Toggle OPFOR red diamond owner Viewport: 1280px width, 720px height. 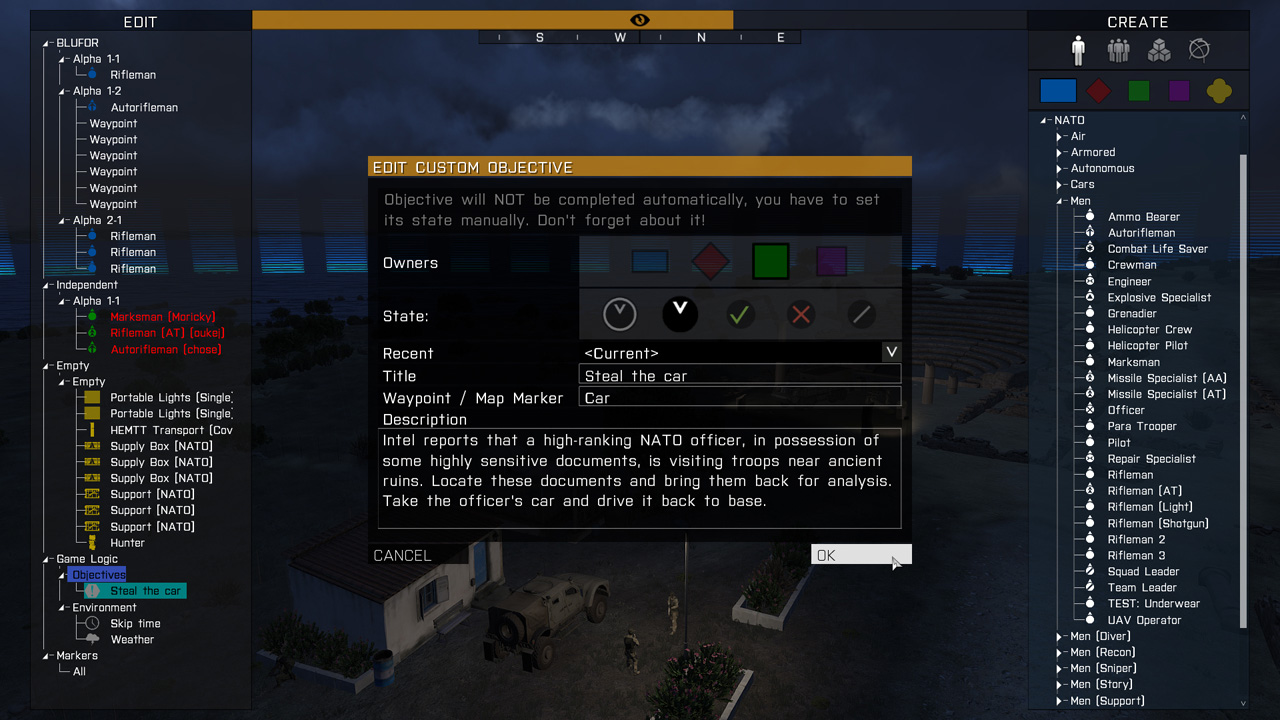click(710, 260)
